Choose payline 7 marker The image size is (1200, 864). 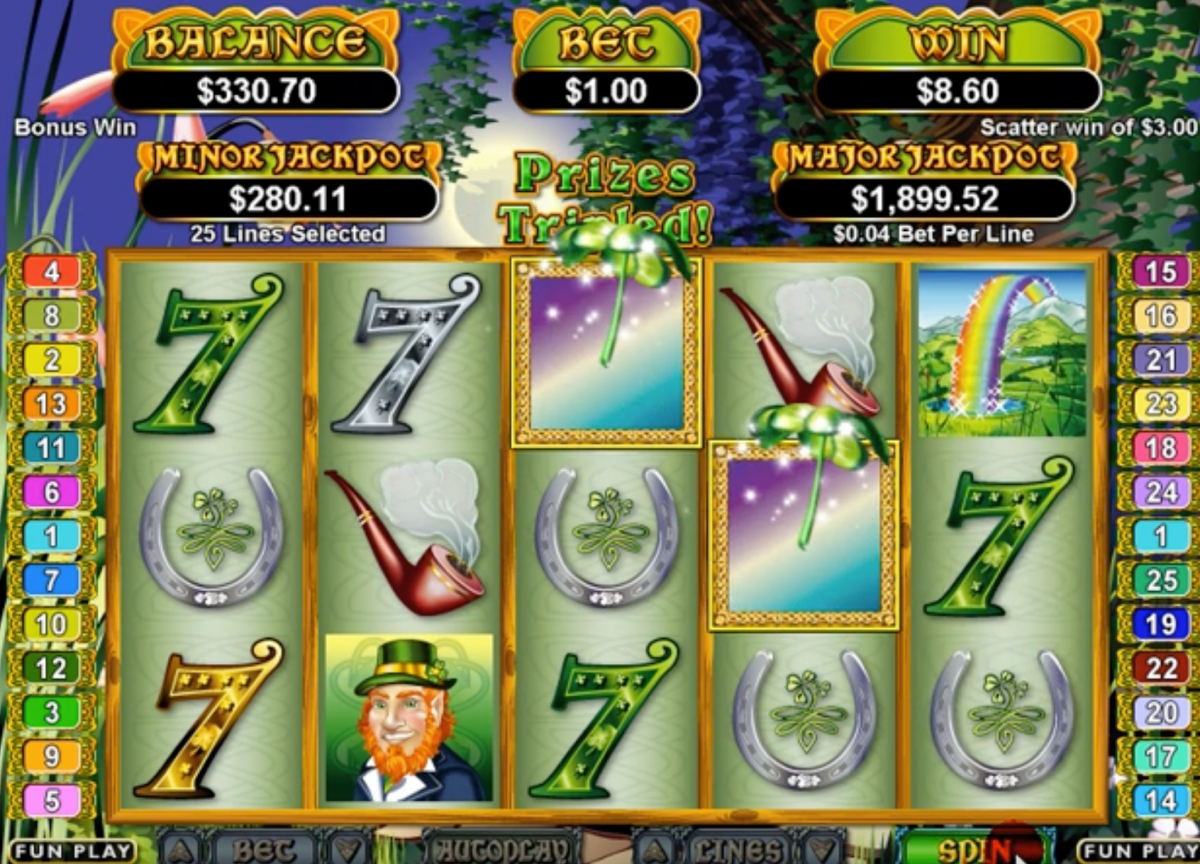51,580
